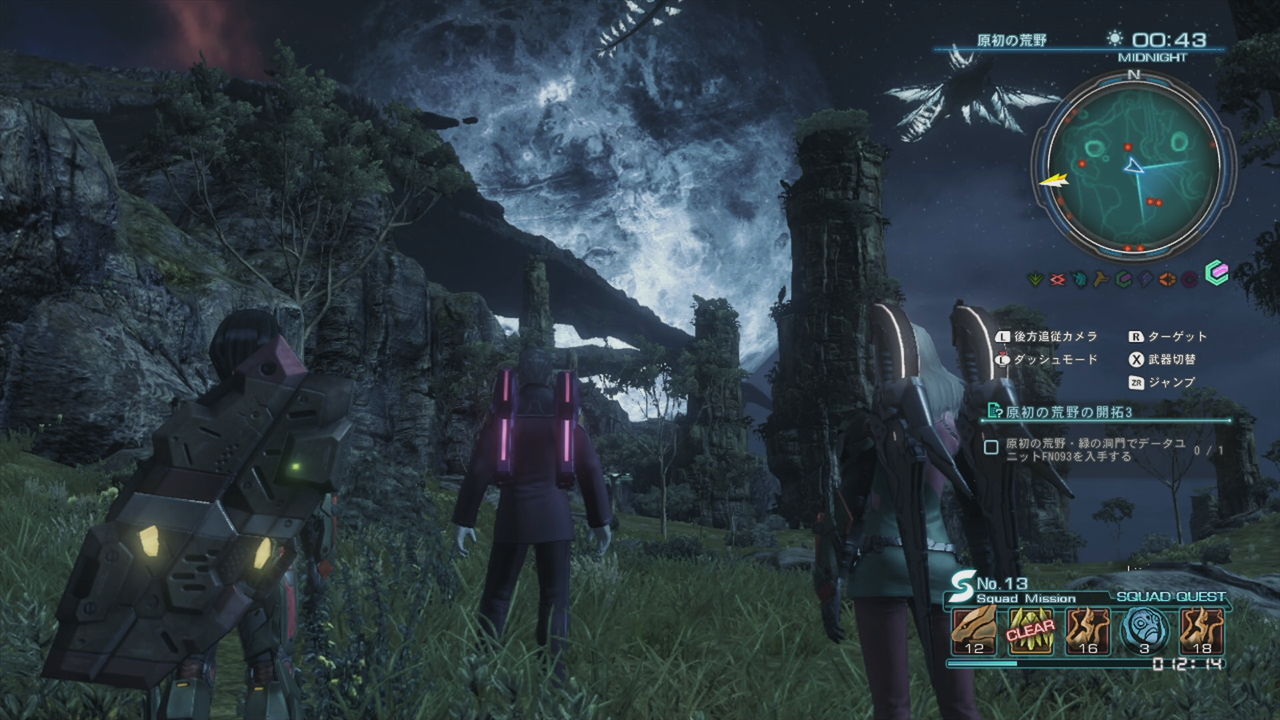Click the データユニットFN093 objective checkbox
The image size is (1280, 720).
click(991, 447)
